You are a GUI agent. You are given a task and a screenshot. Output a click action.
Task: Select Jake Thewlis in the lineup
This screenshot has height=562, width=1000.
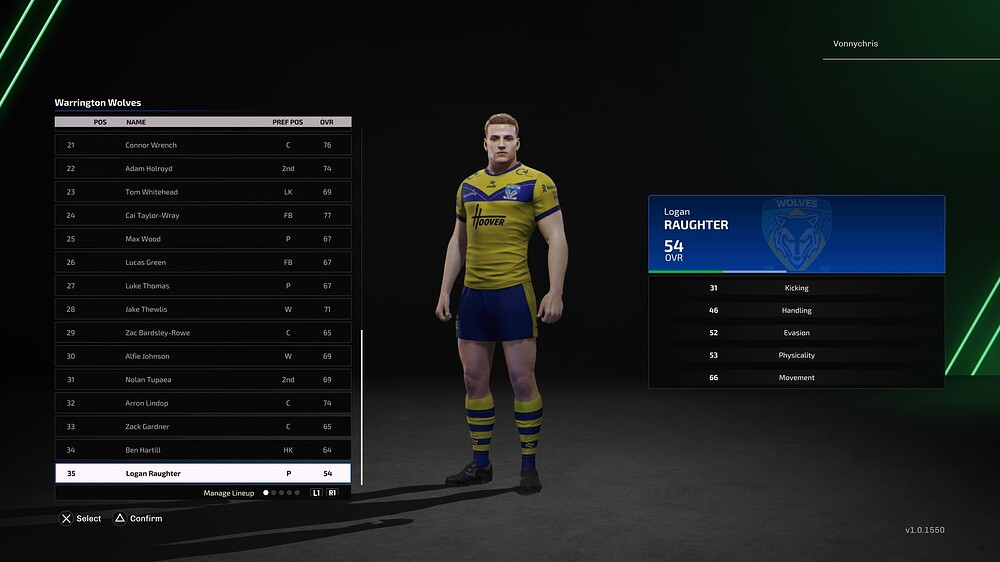pyautogui.click(x=203, y=309)
